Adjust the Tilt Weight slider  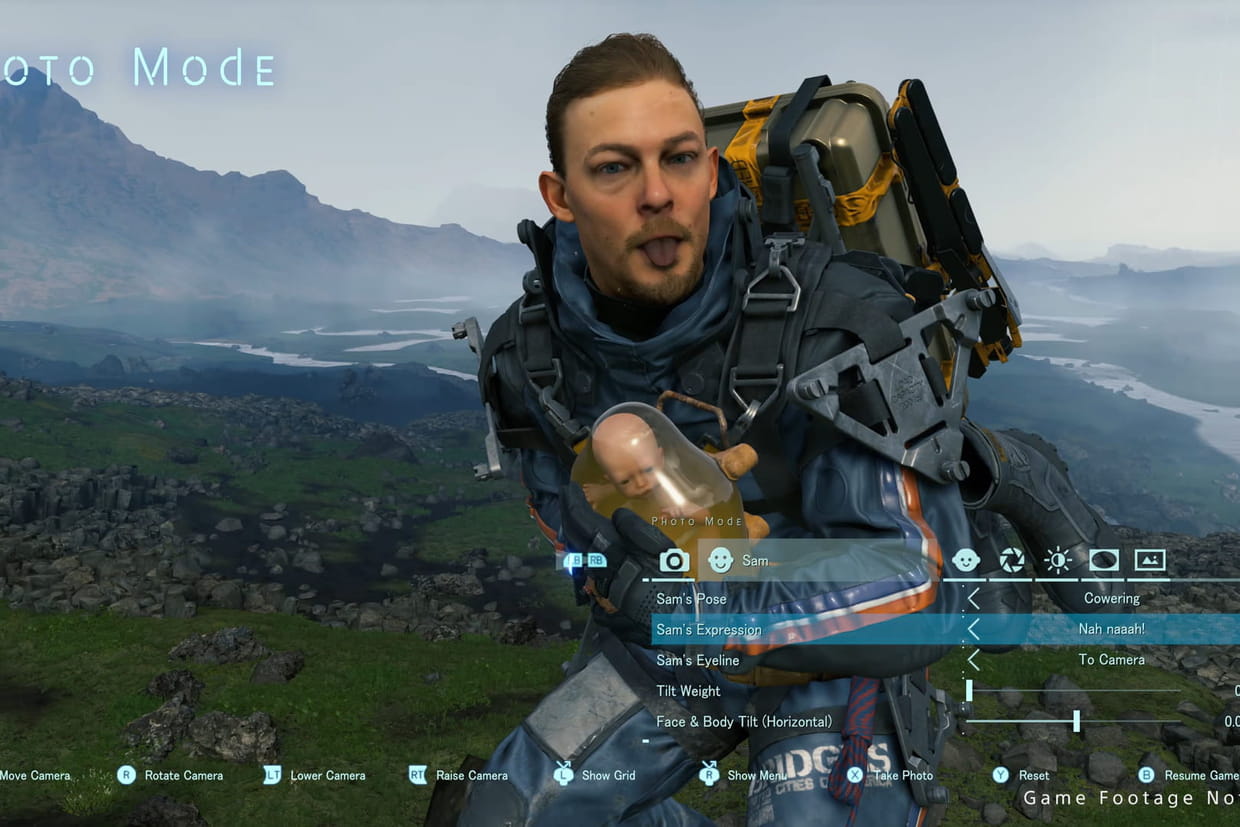point(969,690)
